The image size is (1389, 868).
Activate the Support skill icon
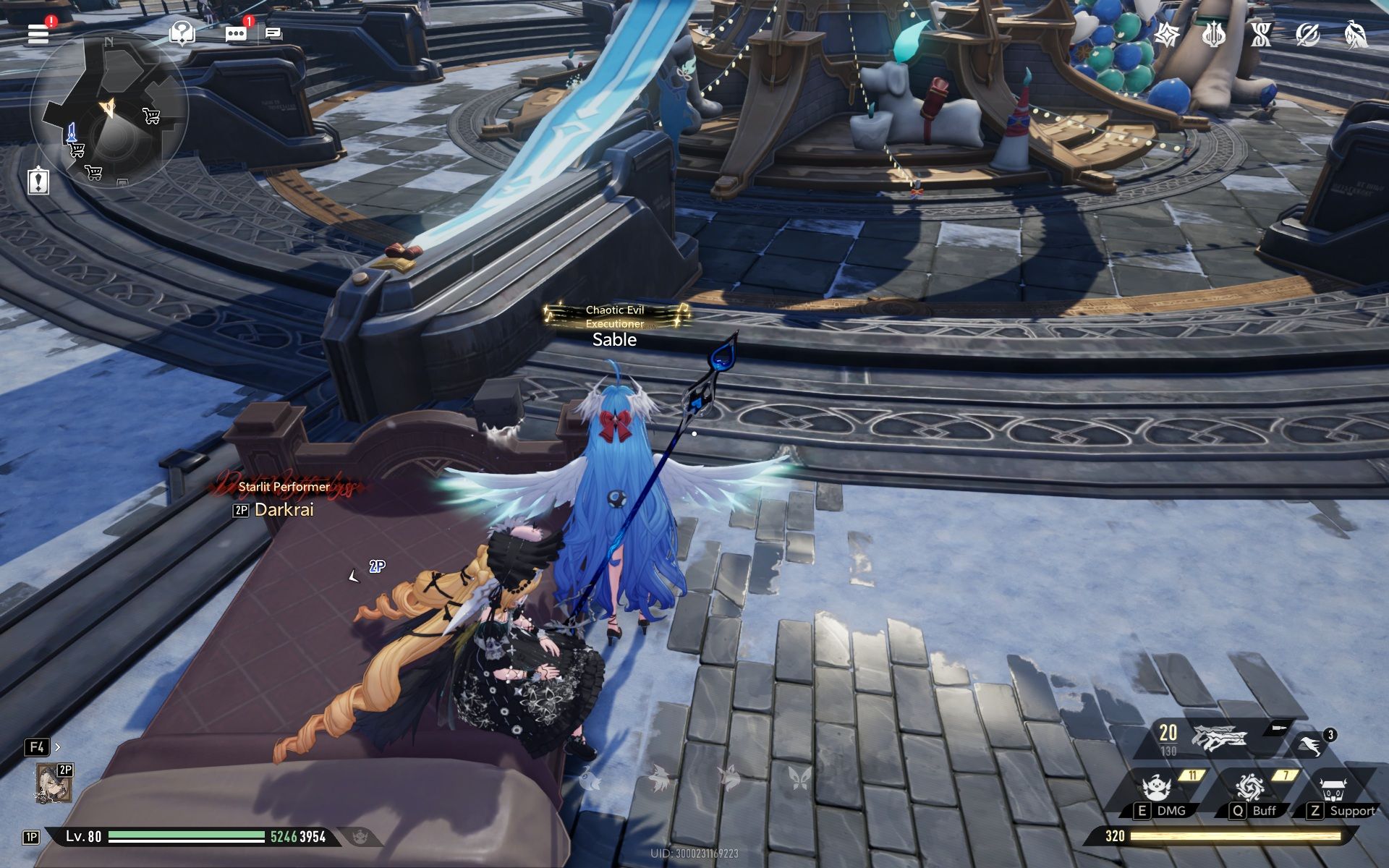[x=1333, y=788]
